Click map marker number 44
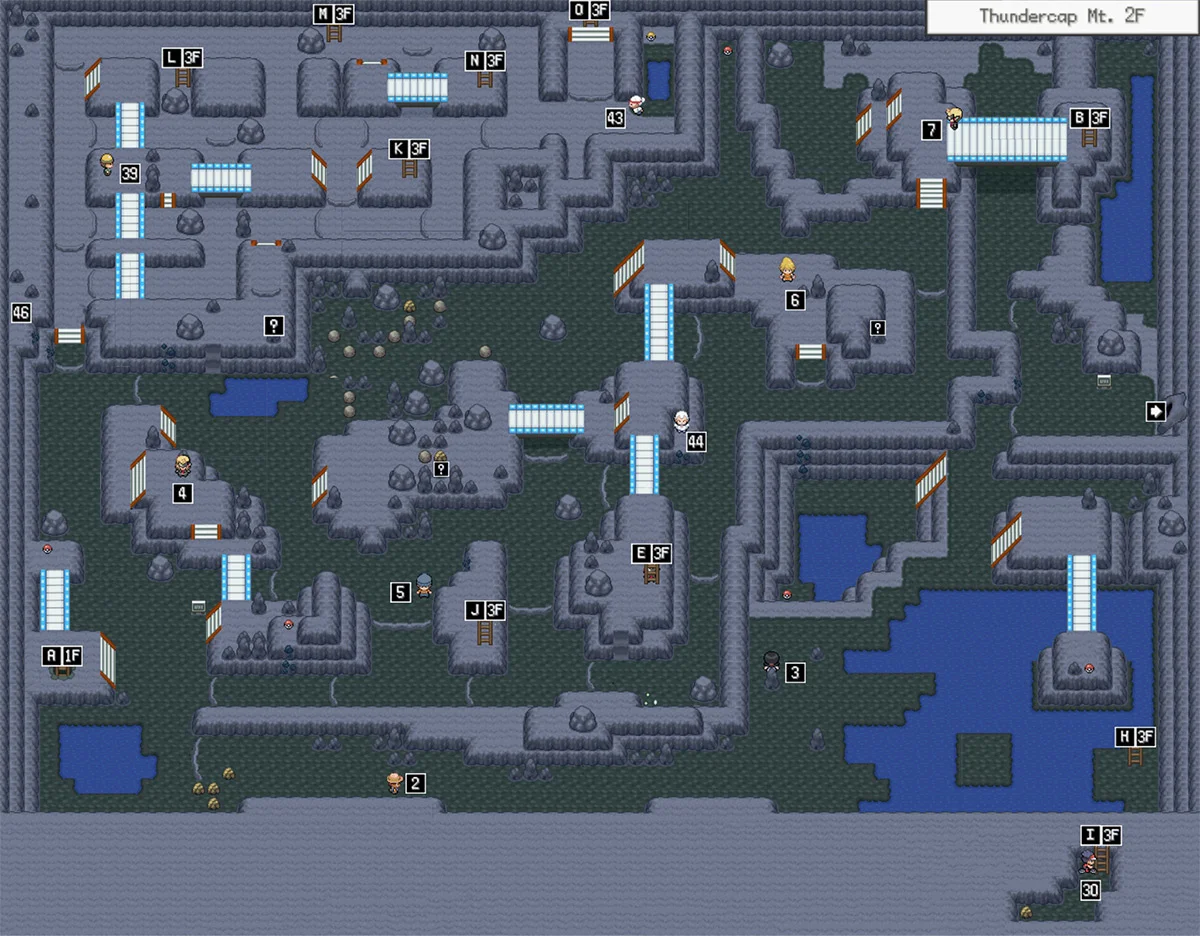Screen dimensions: 1200x936 click(696, 441)
